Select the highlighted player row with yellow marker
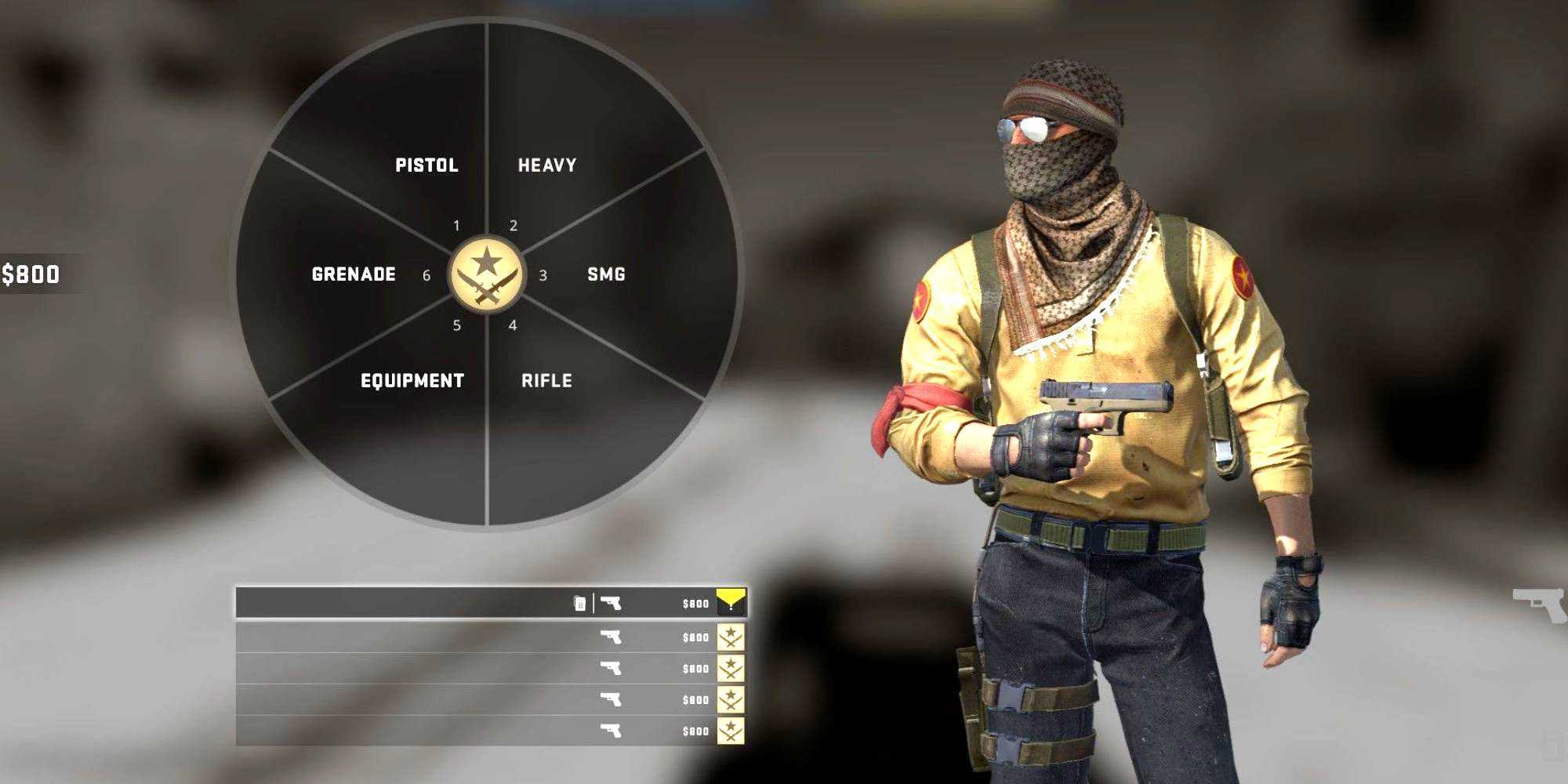 pyautogui.click(x=490, y=603)
